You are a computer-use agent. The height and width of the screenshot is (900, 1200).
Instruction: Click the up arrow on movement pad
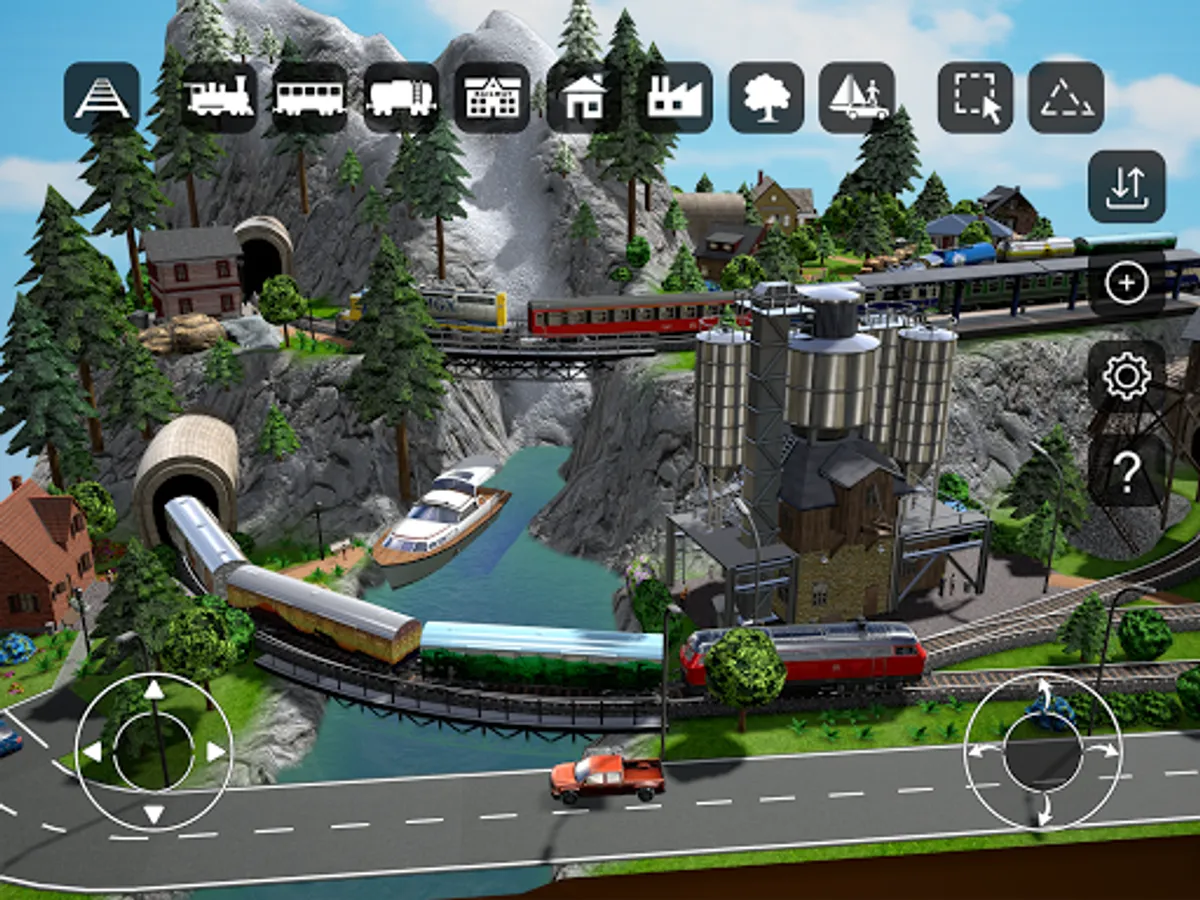153,690
